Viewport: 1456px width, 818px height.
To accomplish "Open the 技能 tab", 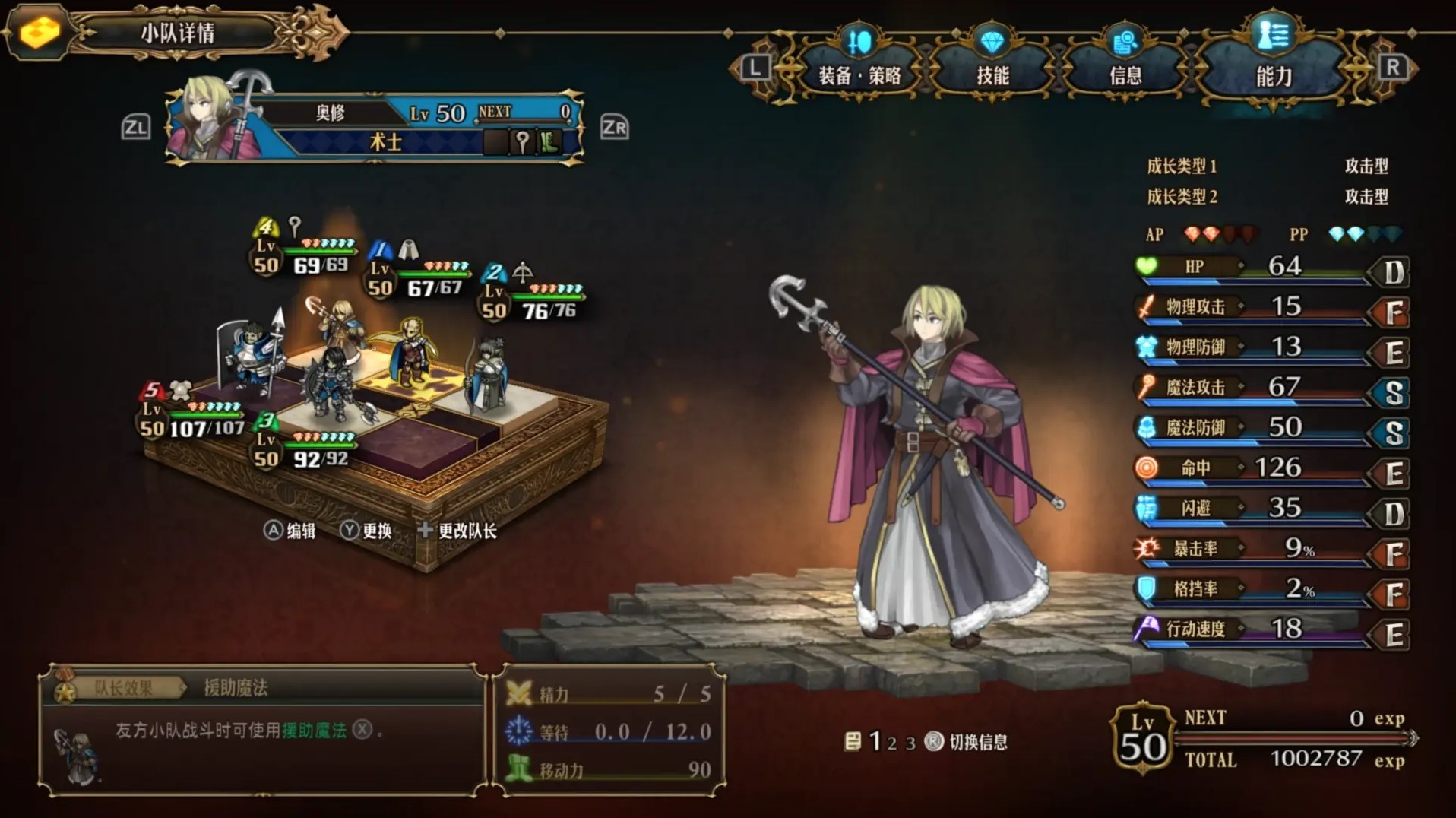I will (992, 75).
